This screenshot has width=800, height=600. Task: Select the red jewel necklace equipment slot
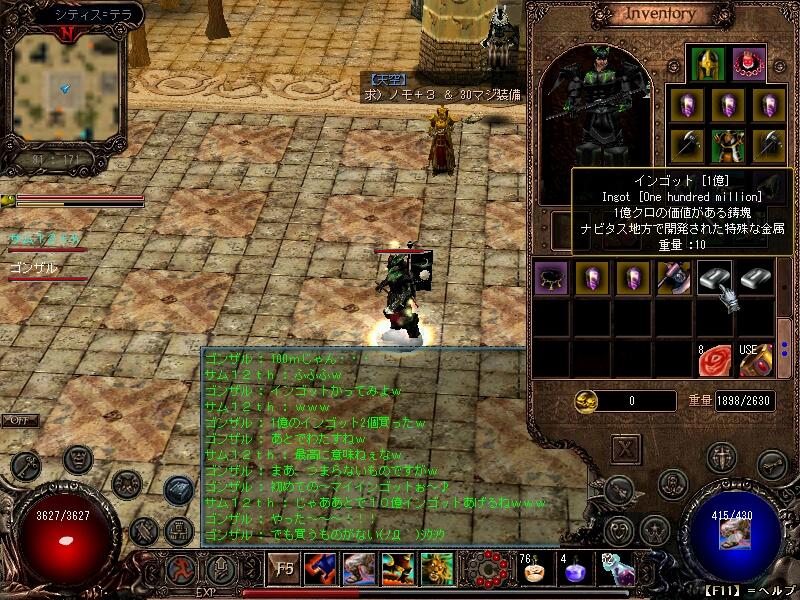click(749, 65)
